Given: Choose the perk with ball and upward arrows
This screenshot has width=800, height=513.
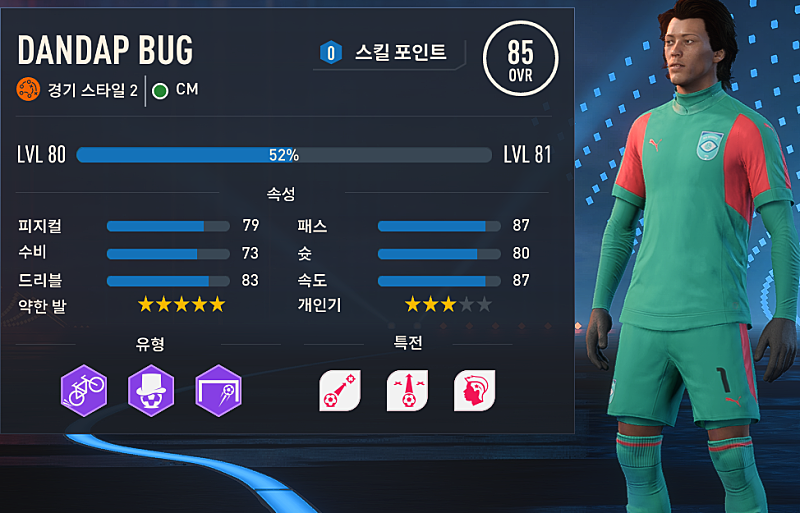Looking at the screenshot, I should (407, 390).
